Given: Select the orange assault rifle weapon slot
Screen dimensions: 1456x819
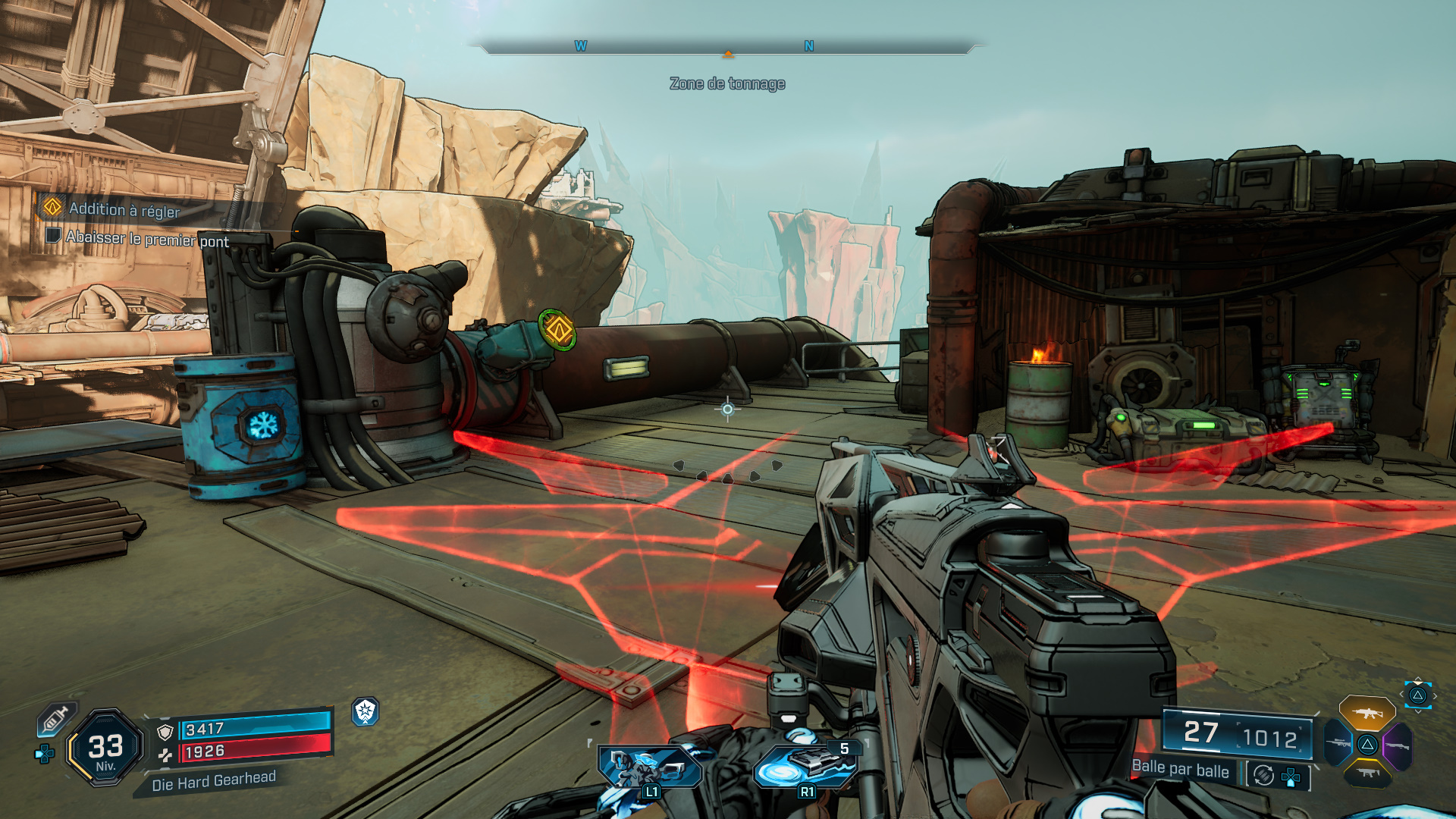Looking at the screenshot, I should 1367,714.
